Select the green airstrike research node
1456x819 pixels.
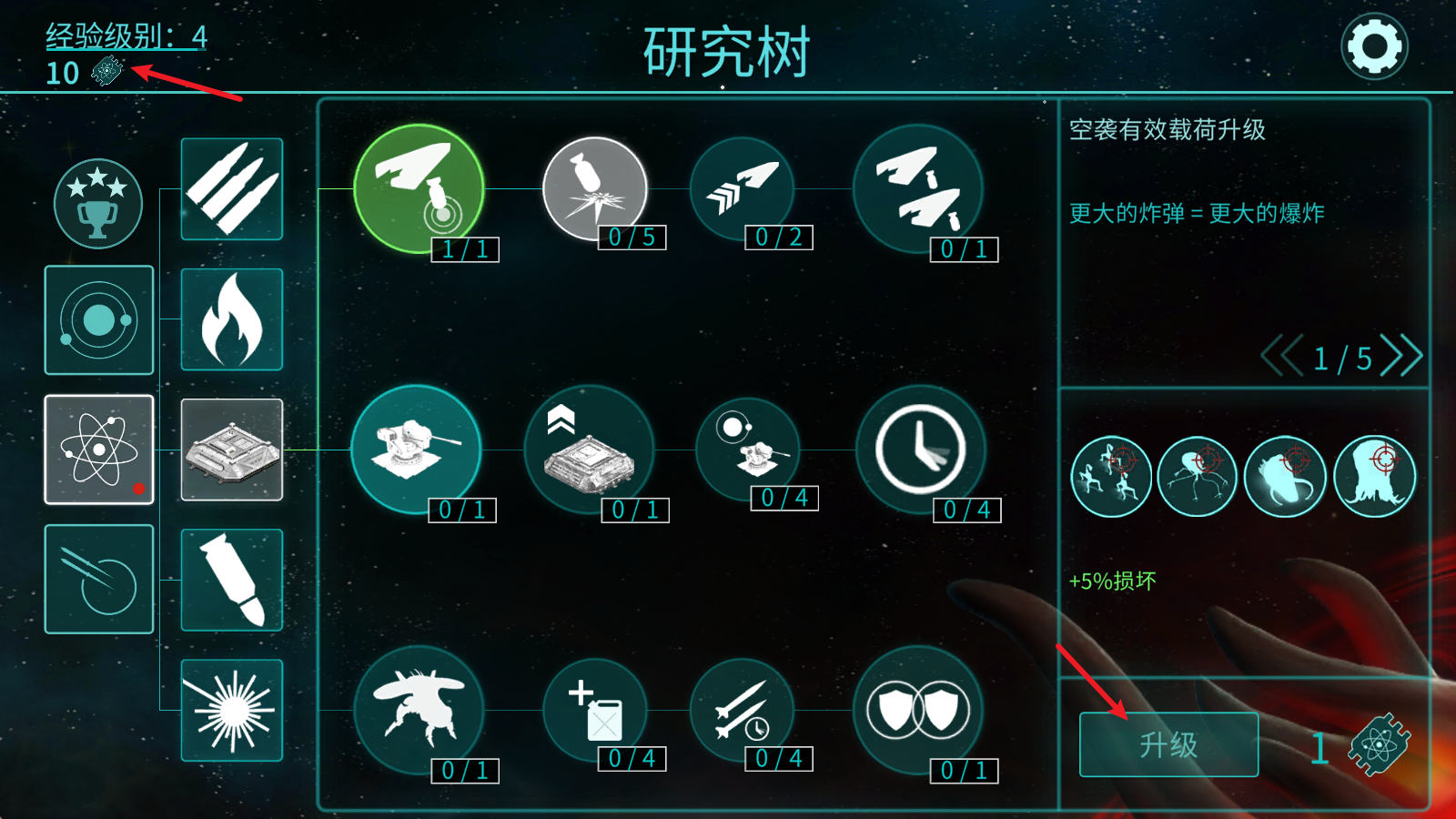420,188
